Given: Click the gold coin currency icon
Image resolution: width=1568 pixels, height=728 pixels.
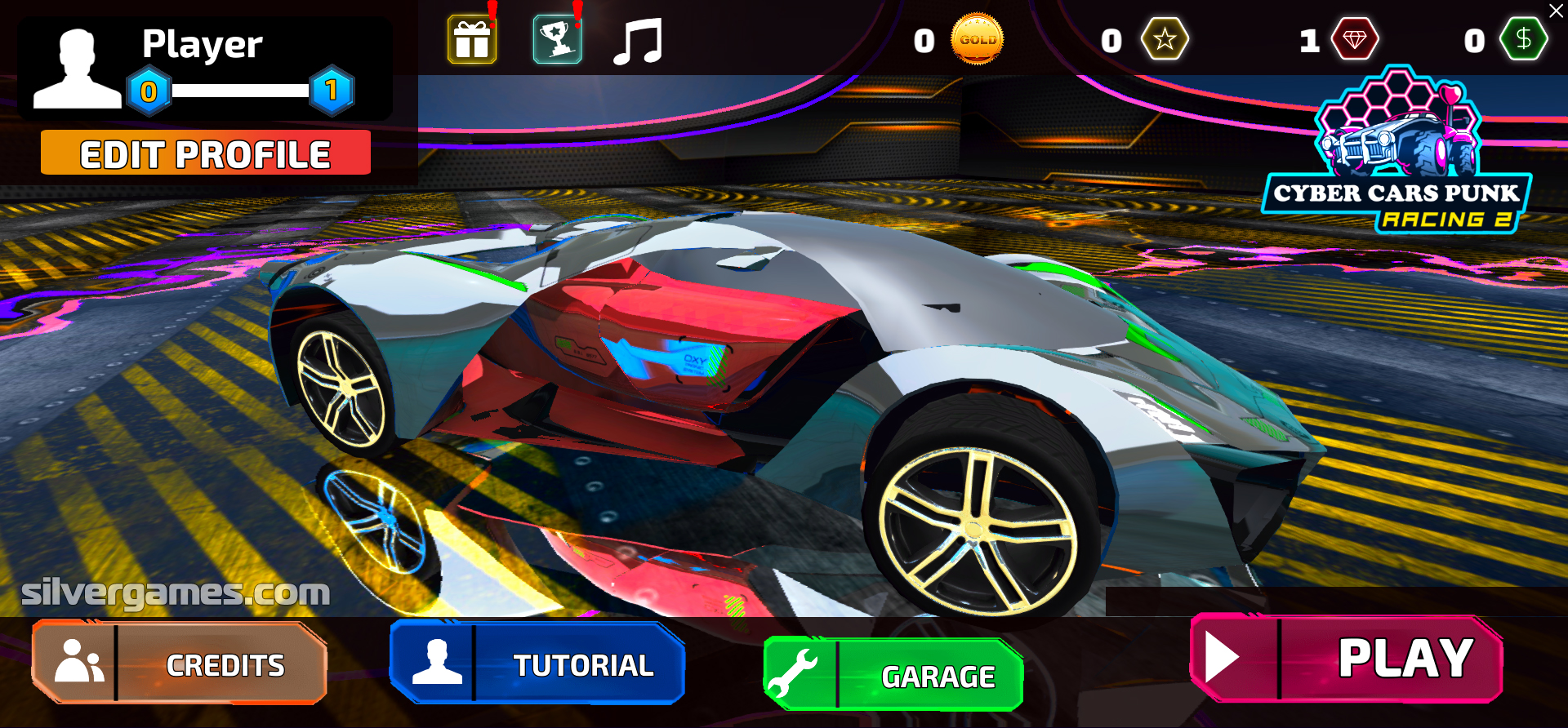Looking at the screenshot, I should 977,39.
